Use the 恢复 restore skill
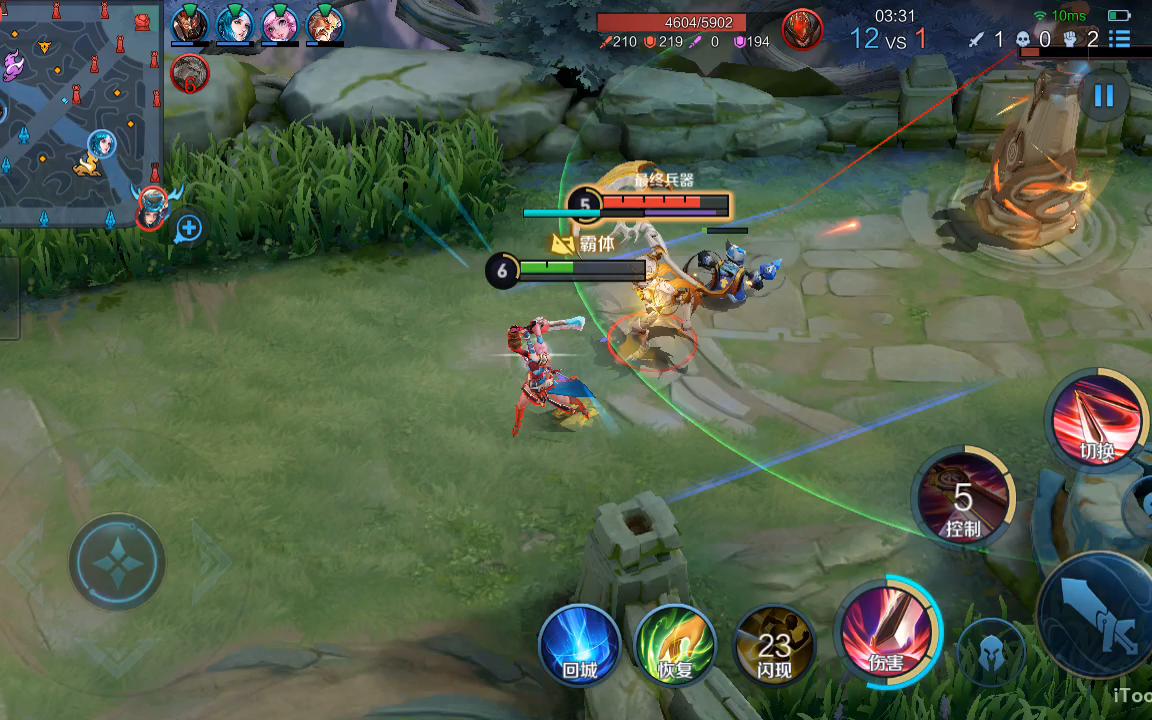1152x720 pixels. pyautogui.click(x=676, y=645)
